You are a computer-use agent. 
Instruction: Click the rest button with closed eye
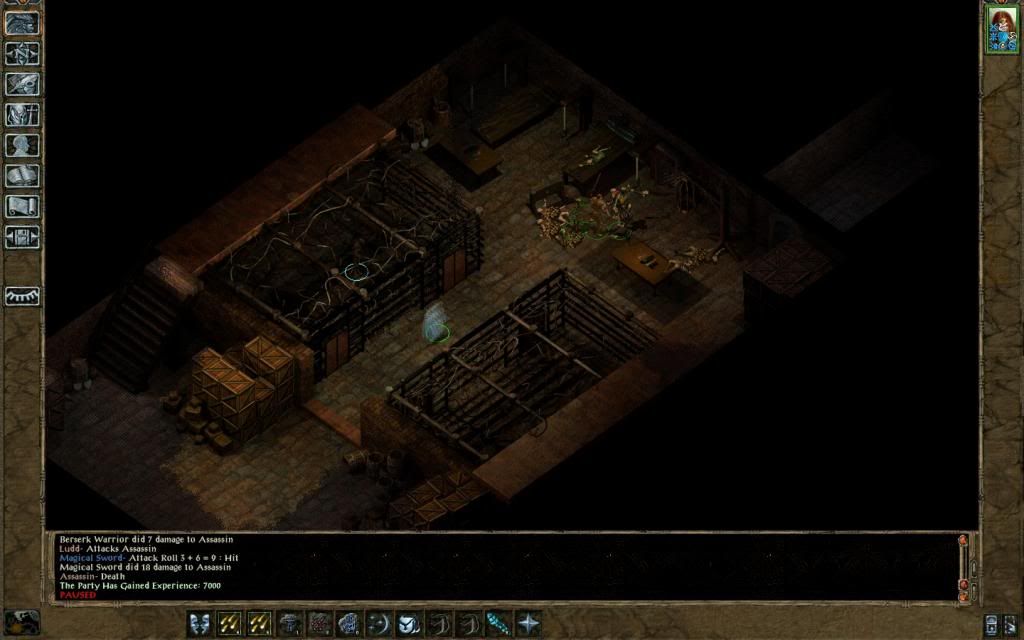pos(22,296)
